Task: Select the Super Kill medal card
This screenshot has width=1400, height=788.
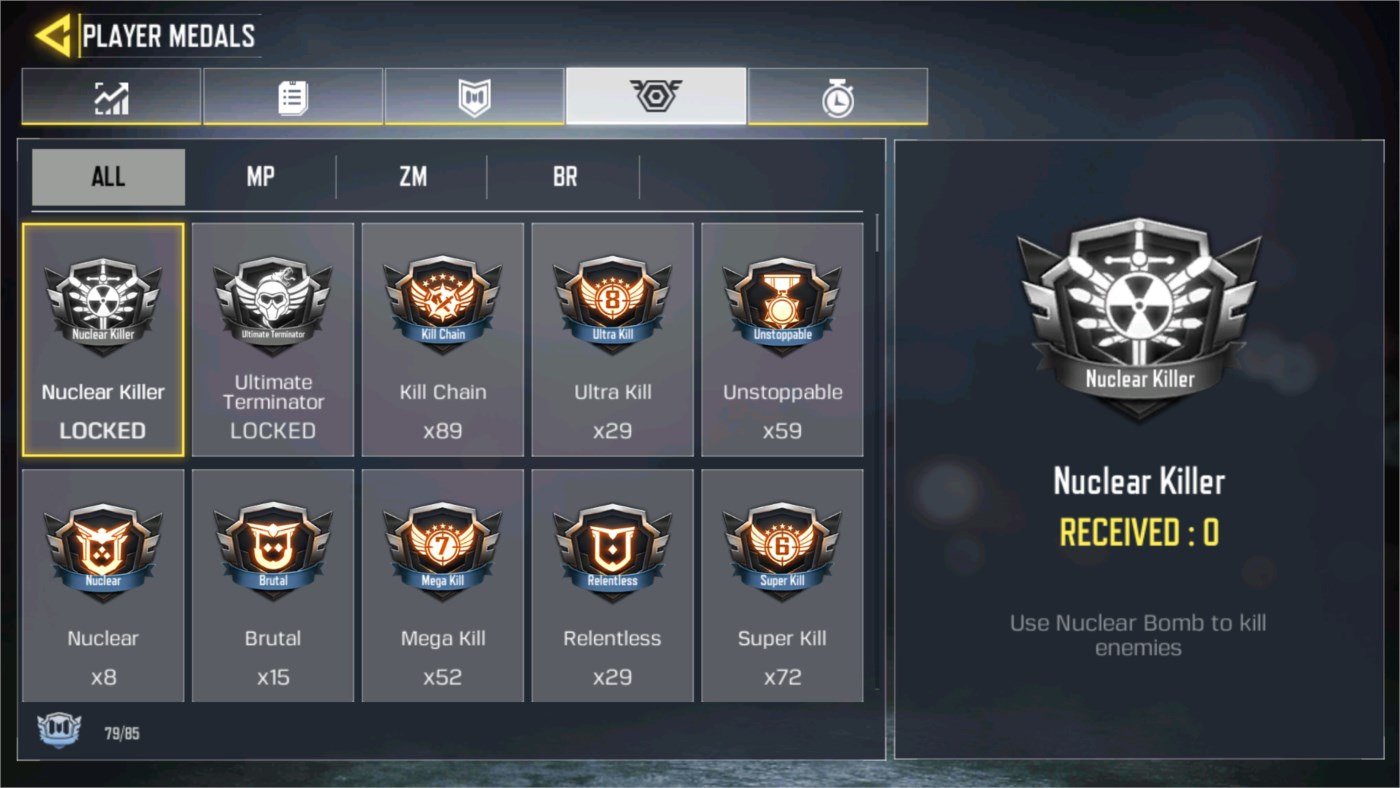Action: tap(783, 585)
